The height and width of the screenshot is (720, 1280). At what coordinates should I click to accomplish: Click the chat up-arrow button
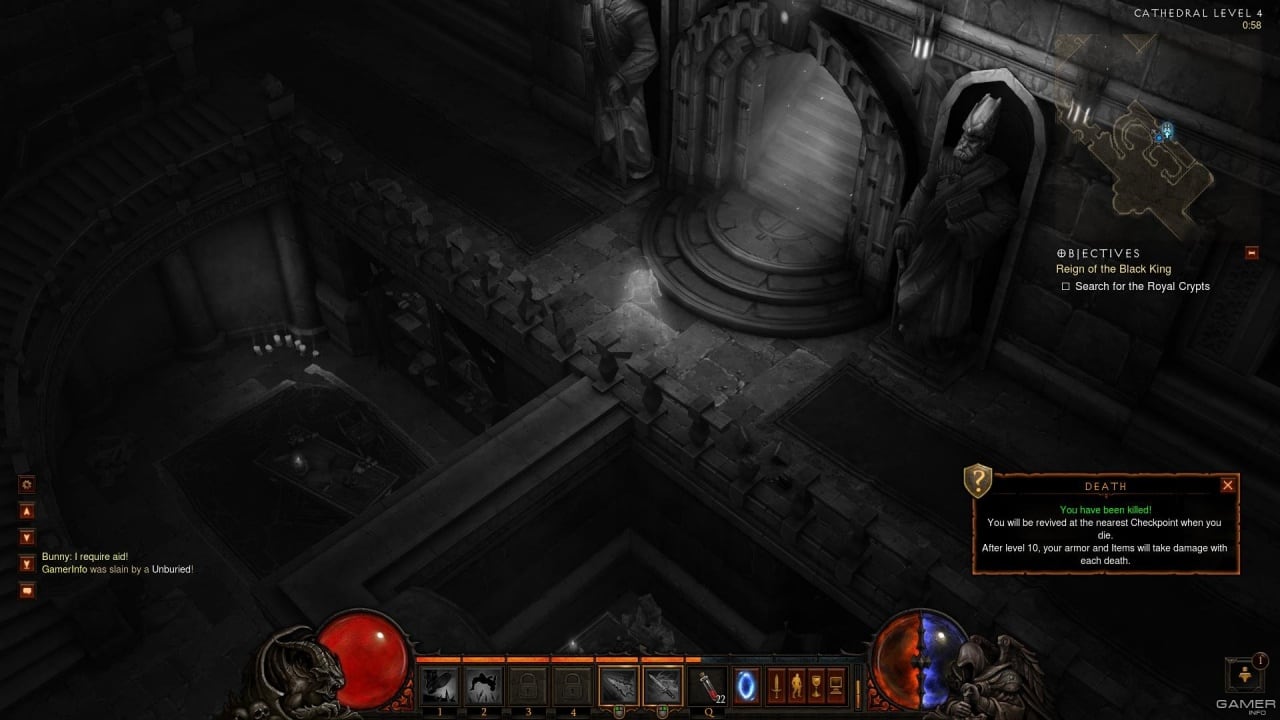(x=27, y=511)
